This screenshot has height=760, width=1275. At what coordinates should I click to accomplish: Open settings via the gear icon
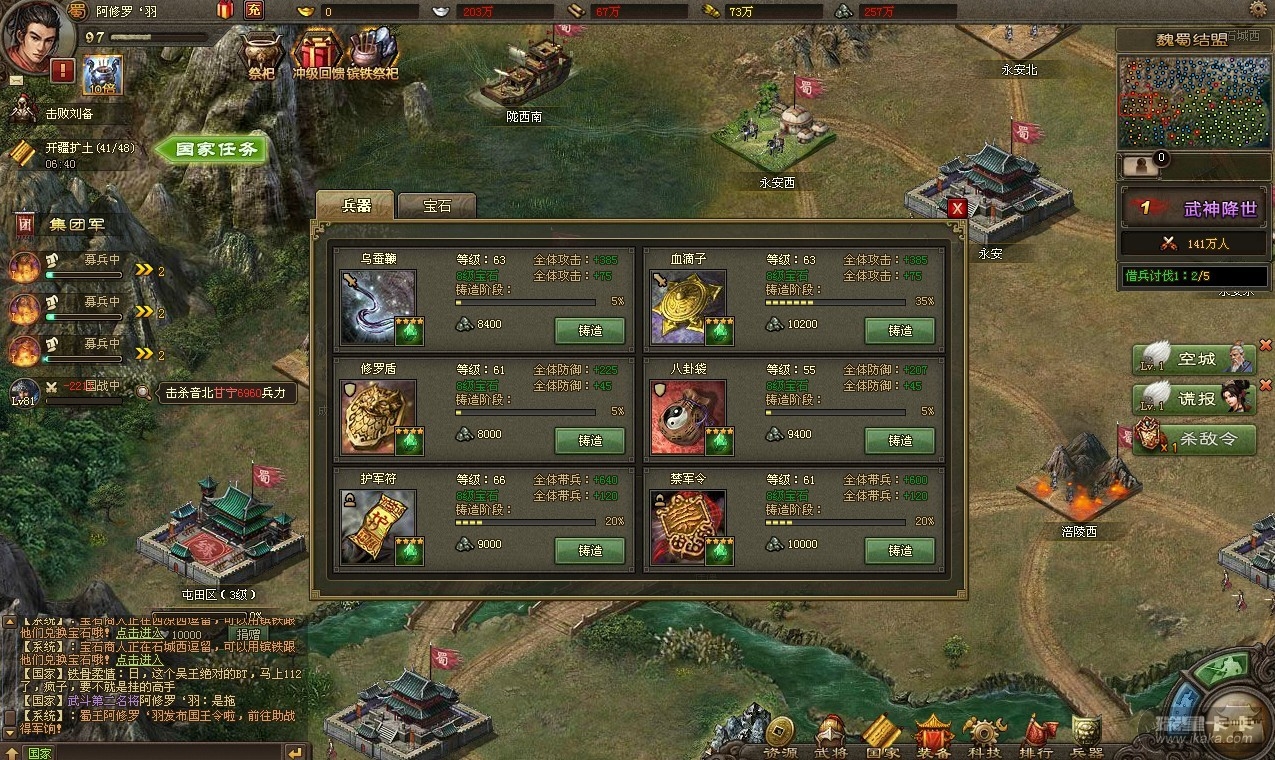[1257, 9]
